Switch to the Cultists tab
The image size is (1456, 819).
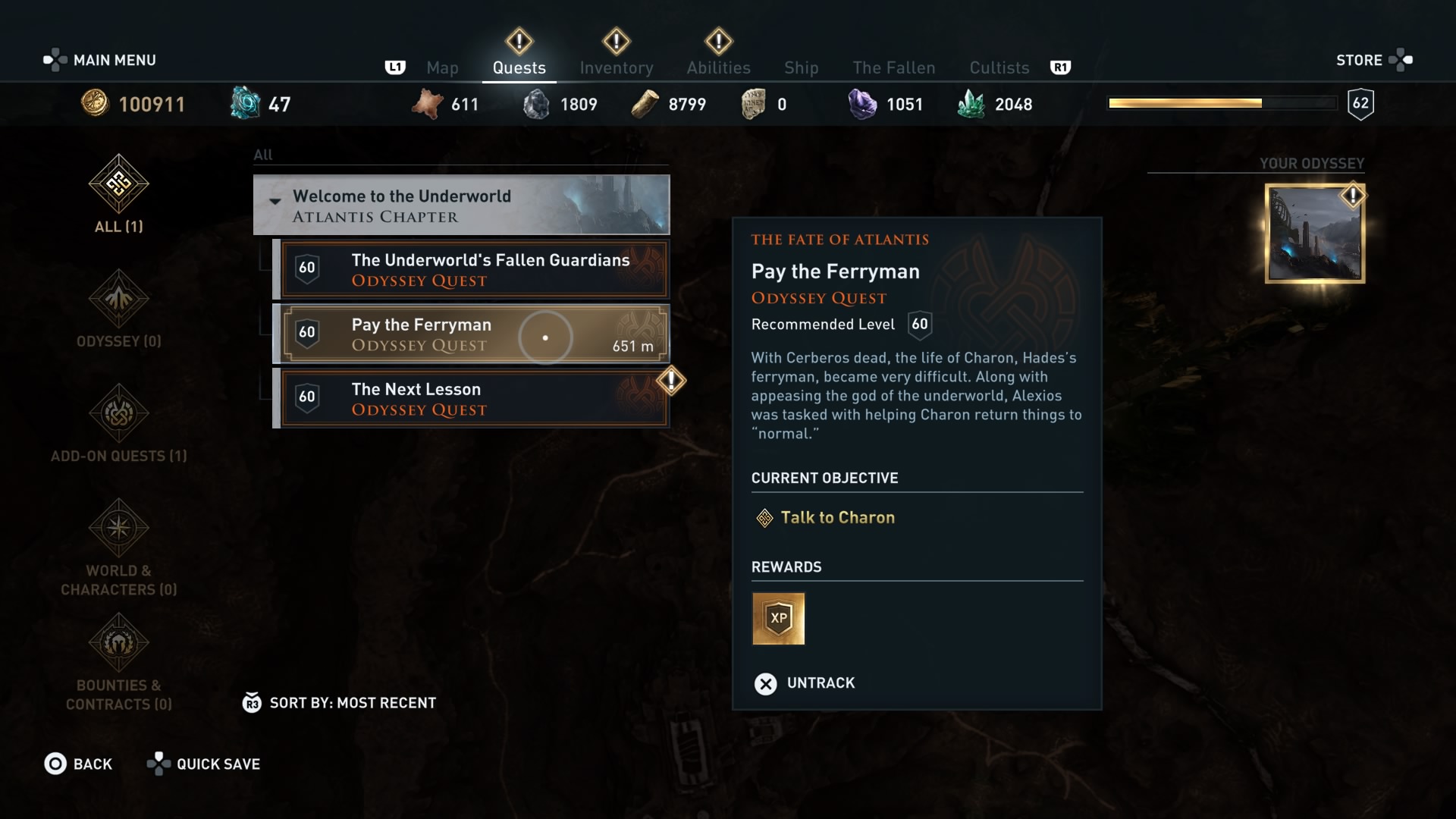(x=999, y=67)
